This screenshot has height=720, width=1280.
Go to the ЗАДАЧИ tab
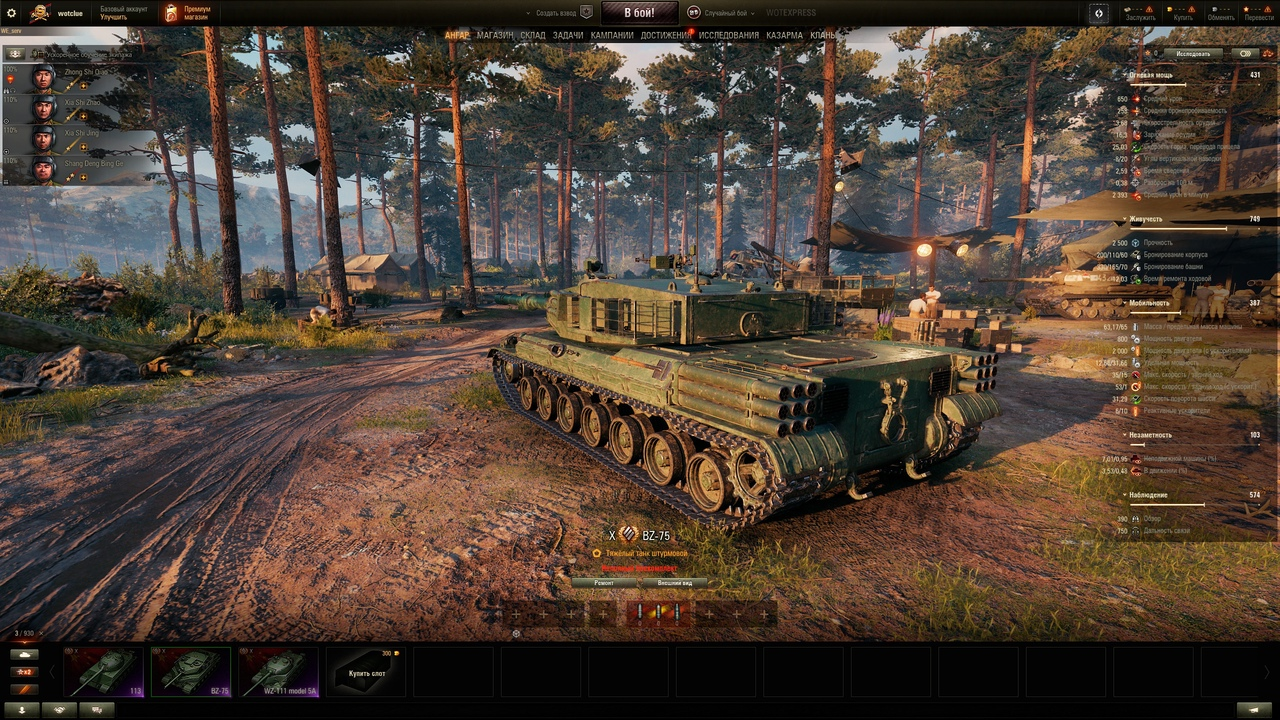pos(568,35)
